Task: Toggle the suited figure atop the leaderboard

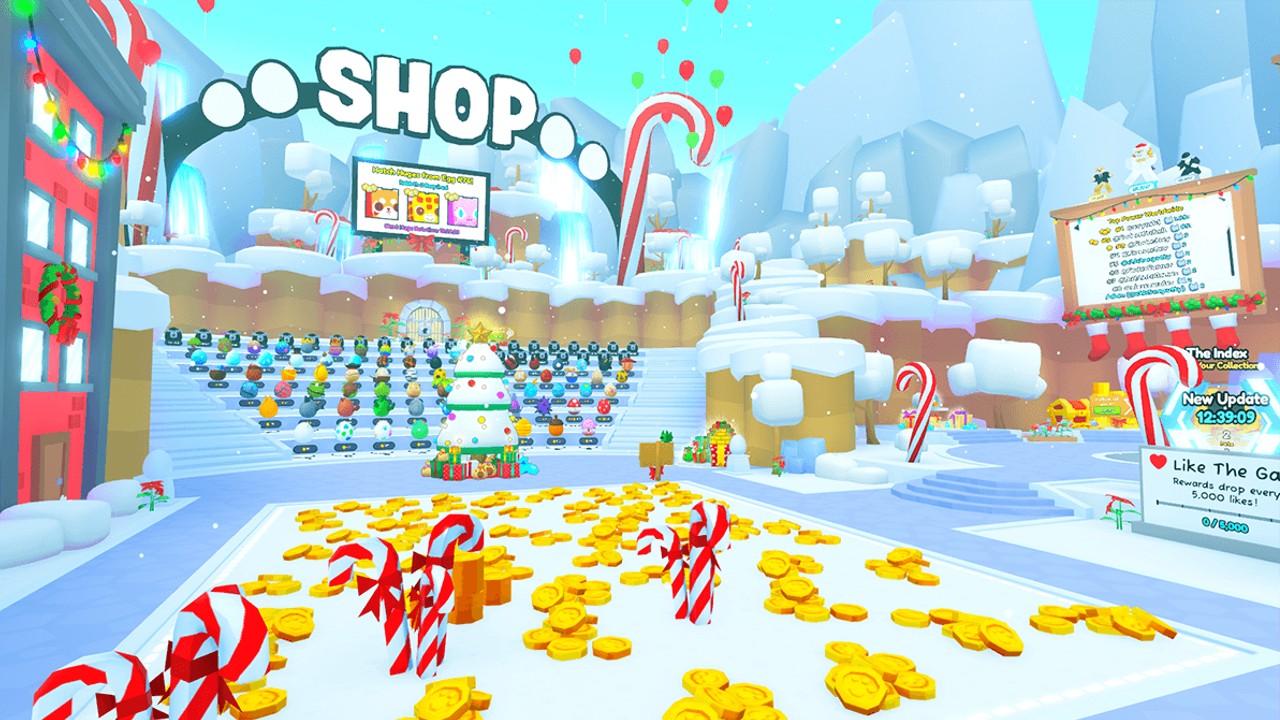Action: 1100,180
